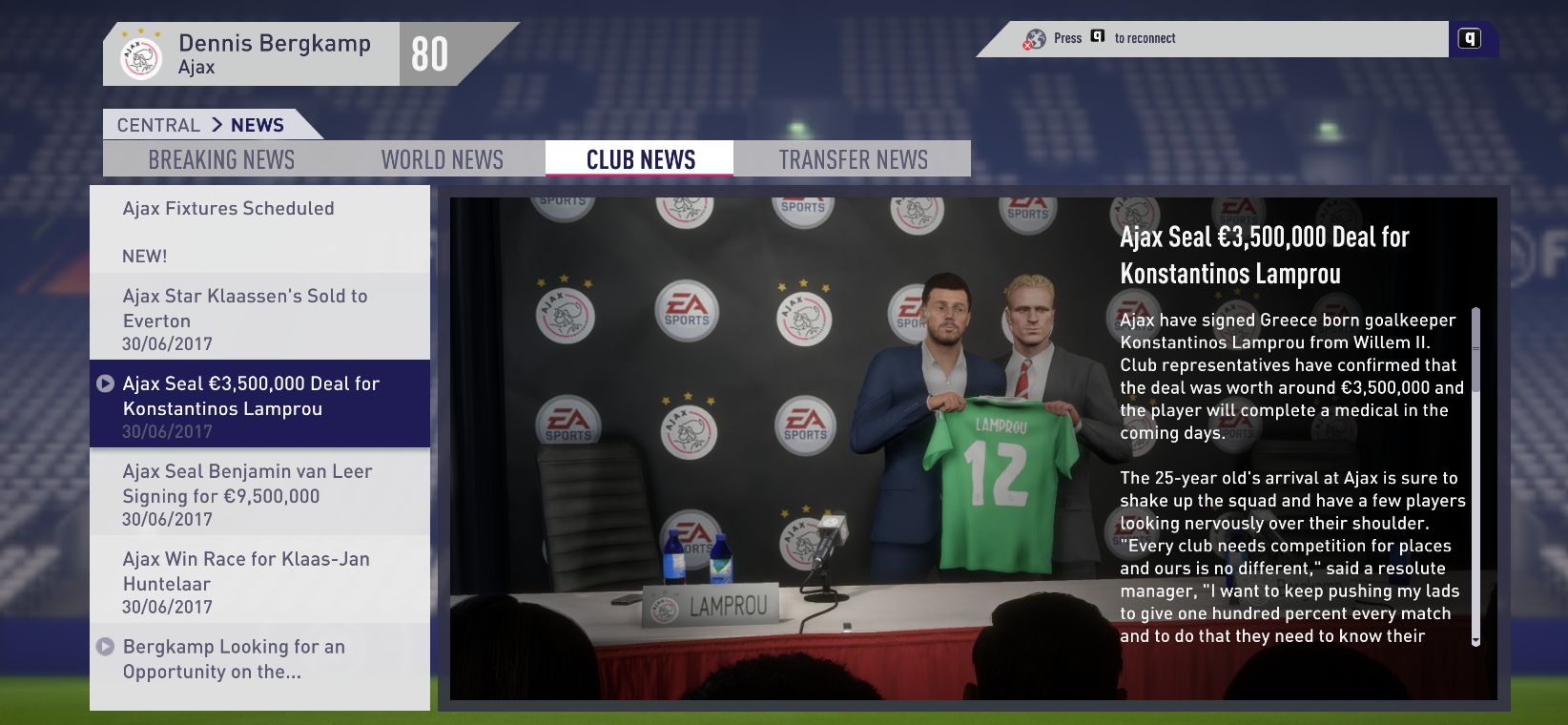
Task: Go back to Central in the breadcrumb
Action: [x=158, y=125]
